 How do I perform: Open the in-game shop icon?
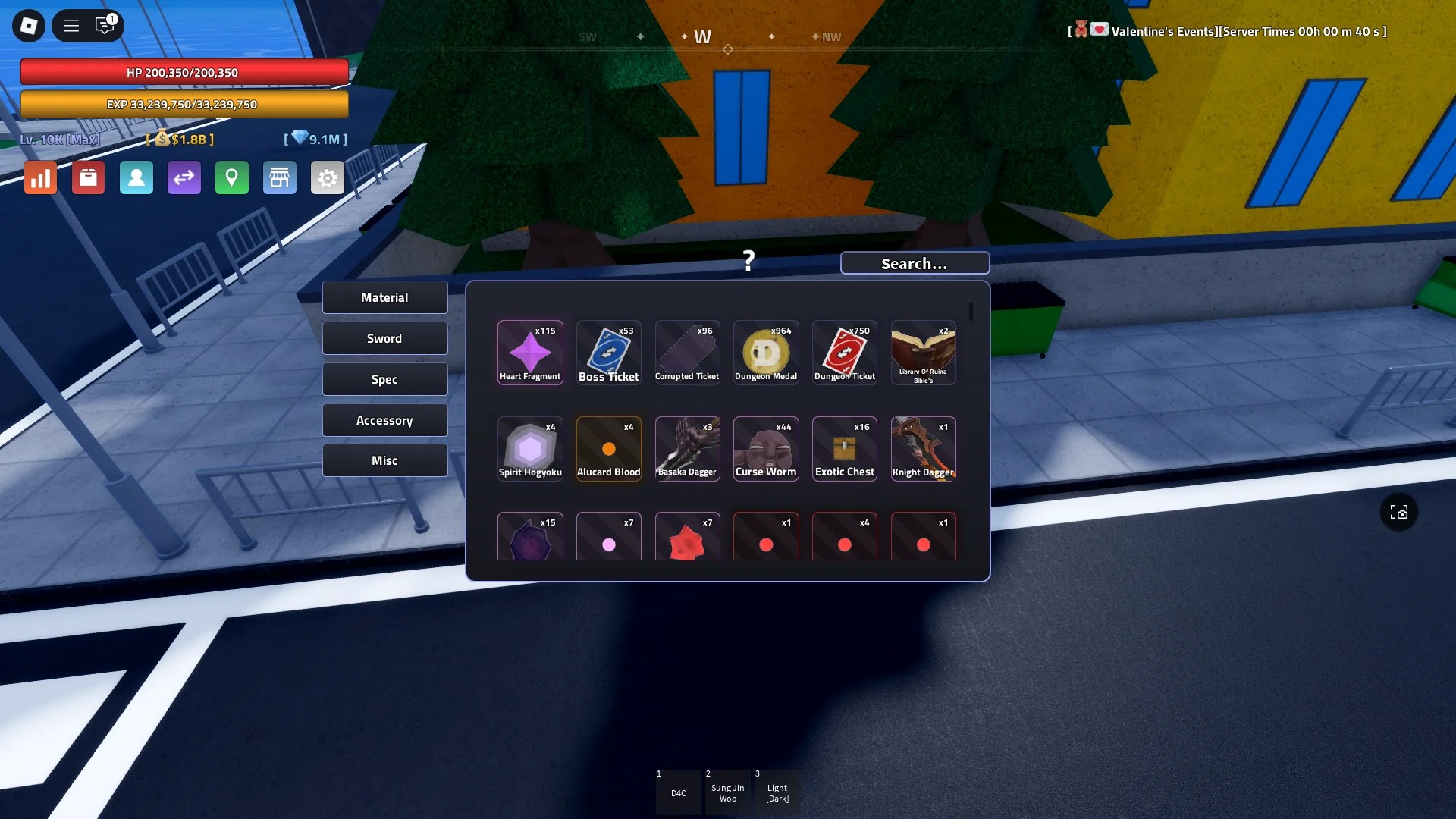[x=279, y=177]
